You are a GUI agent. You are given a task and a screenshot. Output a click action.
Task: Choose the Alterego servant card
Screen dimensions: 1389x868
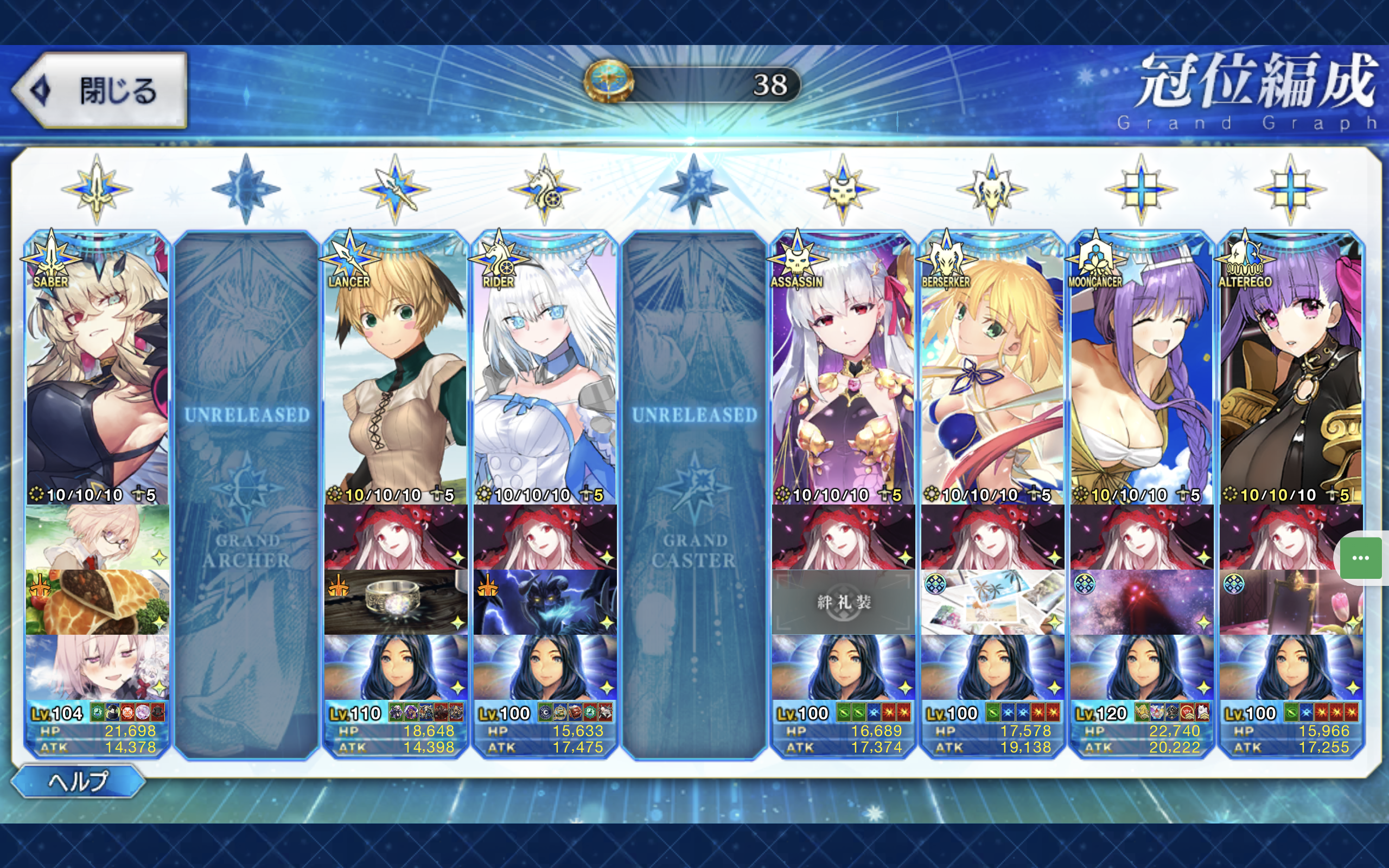tap(1291, 367)
